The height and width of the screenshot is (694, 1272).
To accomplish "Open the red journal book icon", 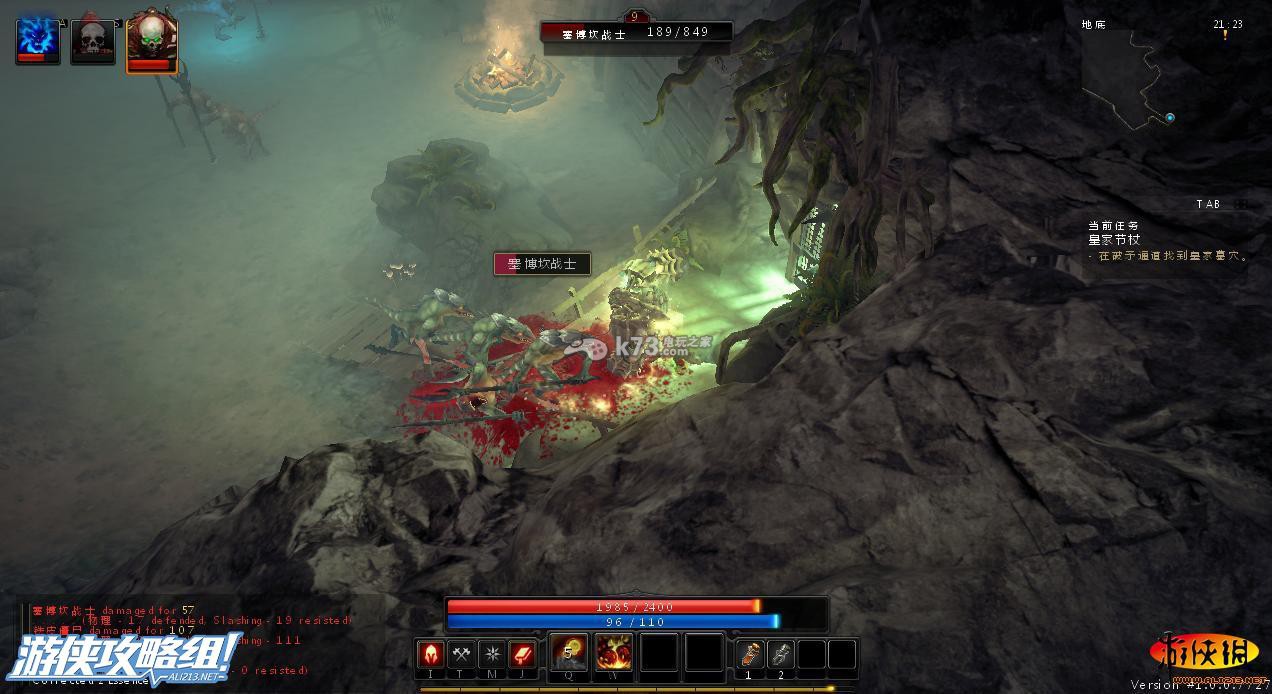I will 524,655.
